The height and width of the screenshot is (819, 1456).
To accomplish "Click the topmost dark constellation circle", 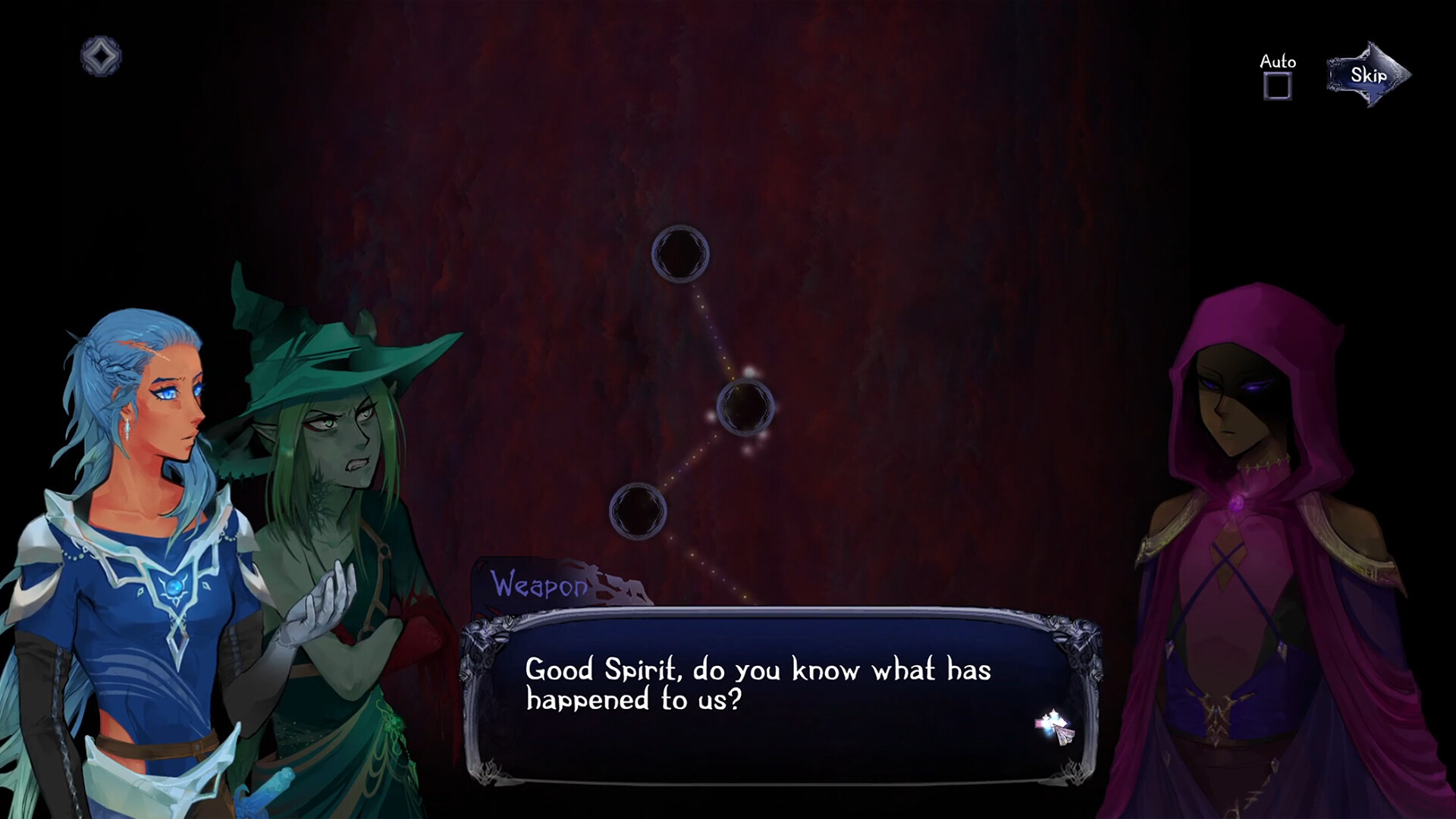I will coord(680,253).
